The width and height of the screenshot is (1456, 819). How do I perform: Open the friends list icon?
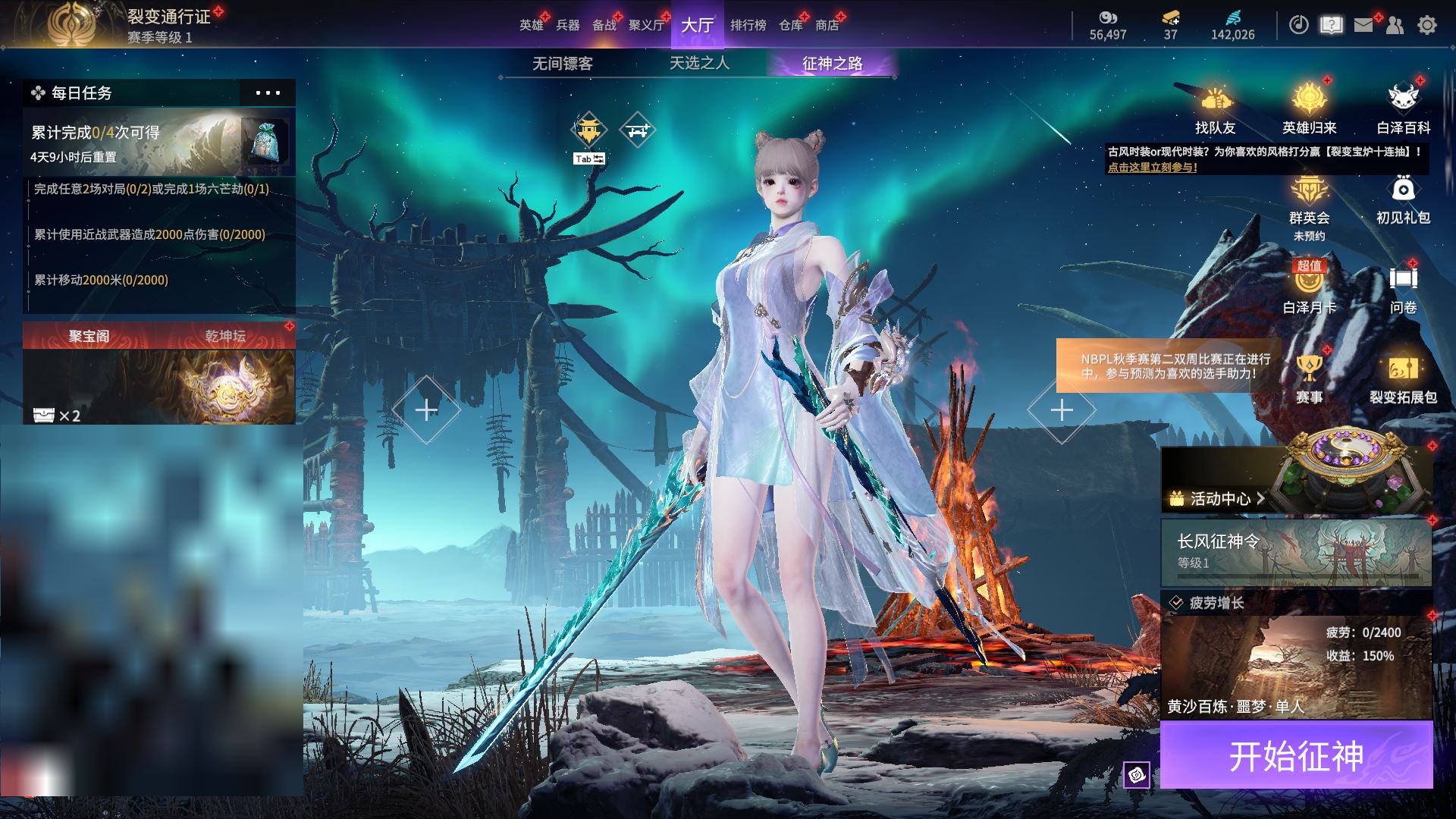coord(1395,25)
